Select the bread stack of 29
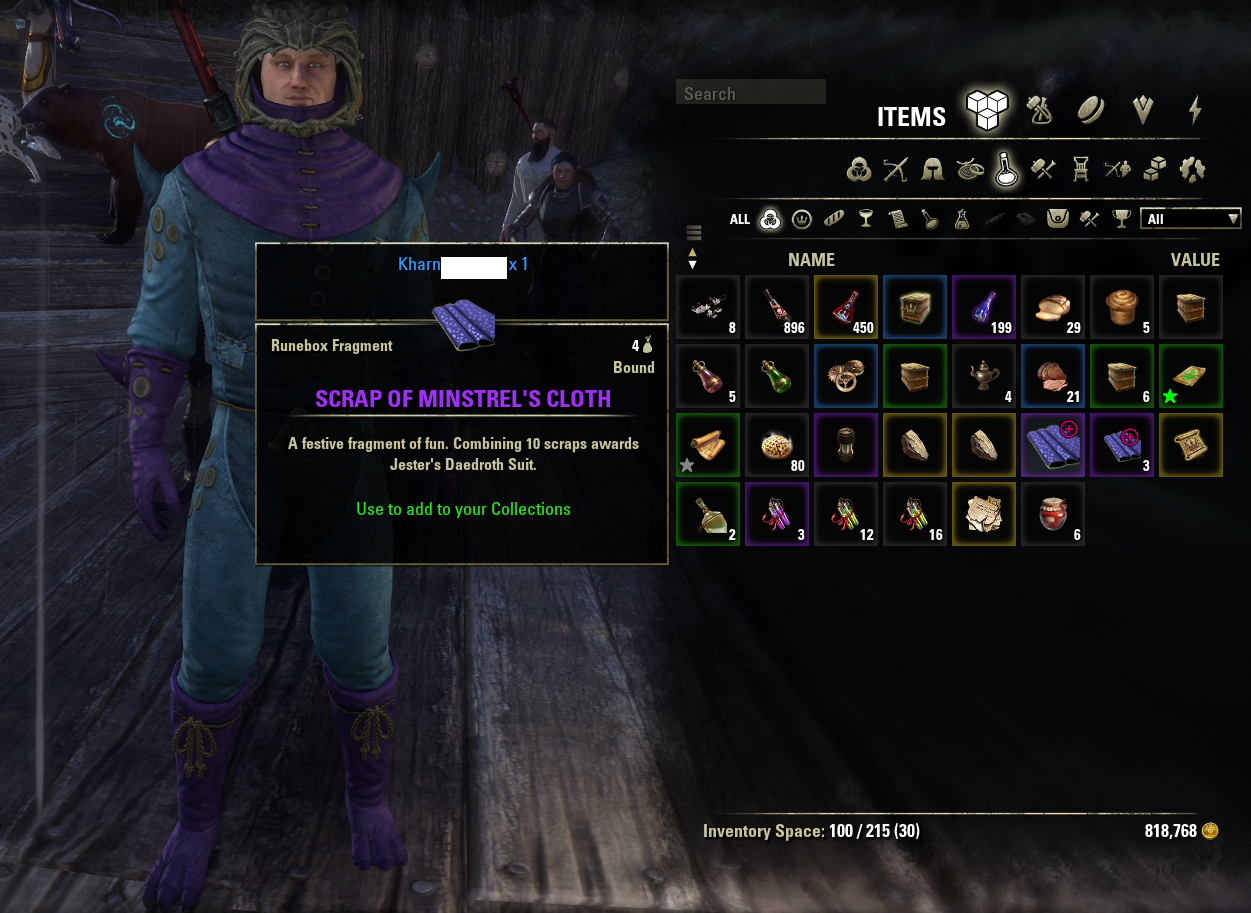Image resolution: width=1251 pixels, height=913 pixels. (1053, 307)
